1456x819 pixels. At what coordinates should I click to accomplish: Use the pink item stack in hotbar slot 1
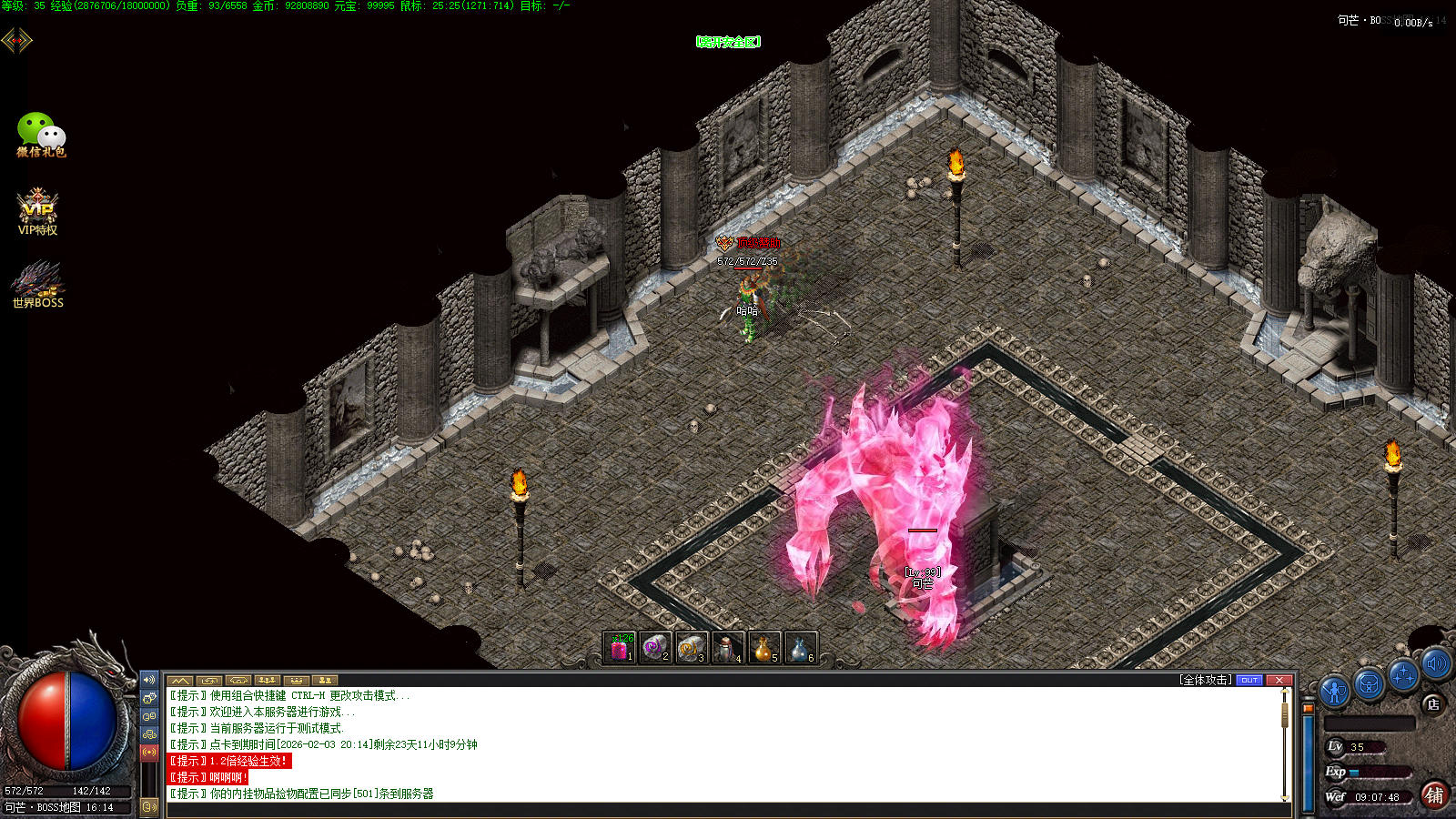point(620,648)
